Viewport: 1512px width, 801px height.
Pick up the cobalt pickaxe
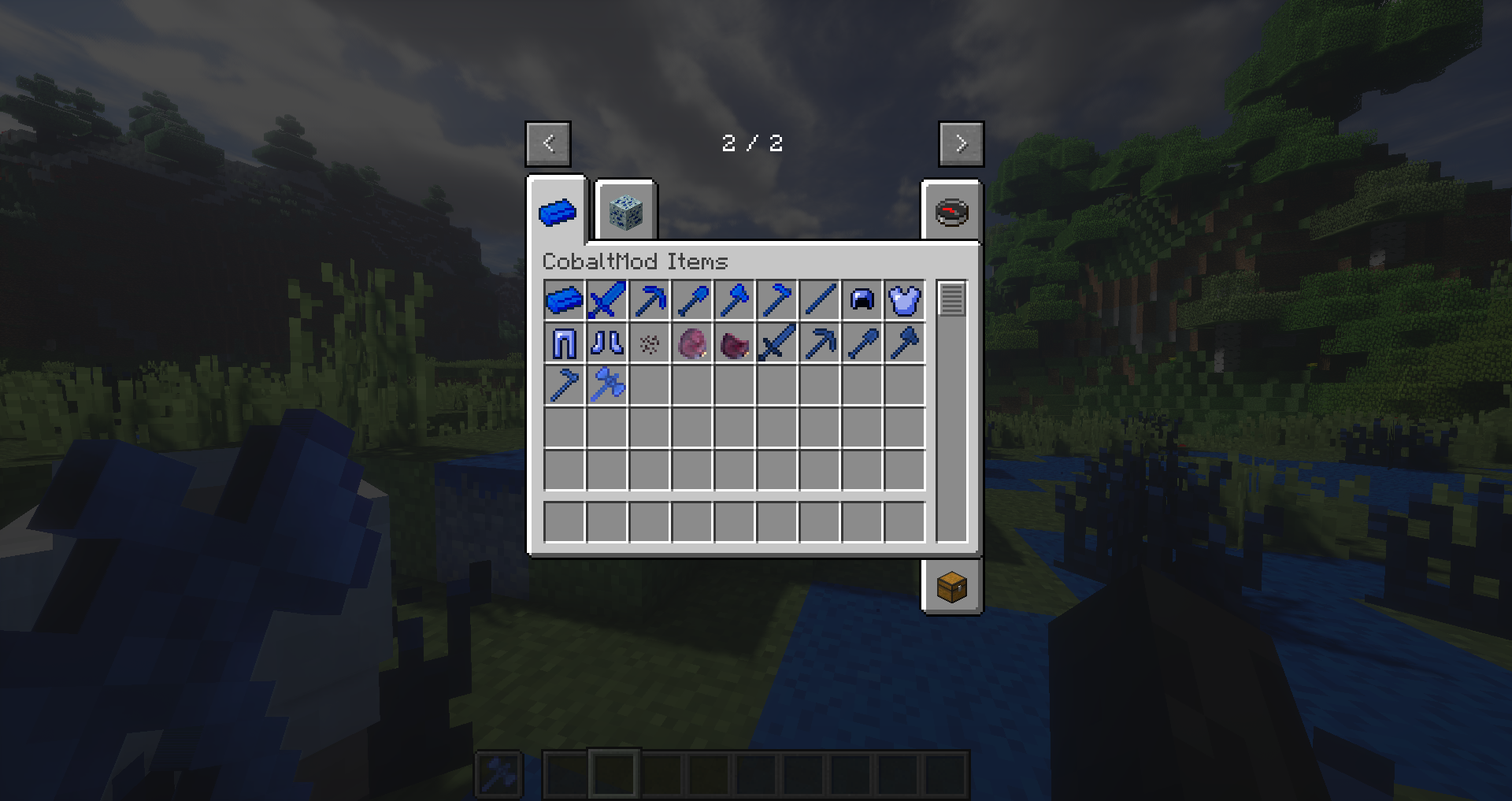coord(650,300)
